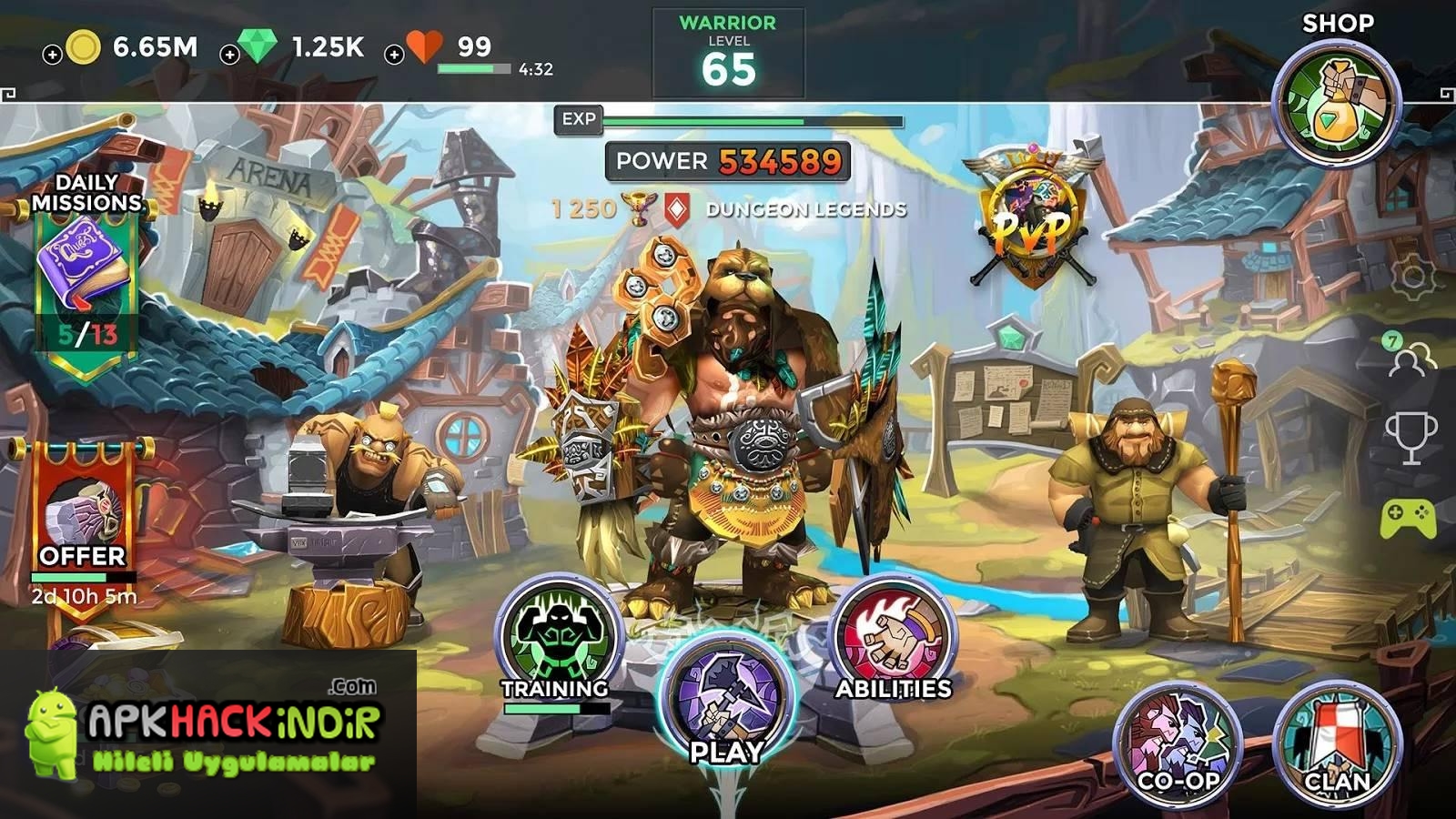Open the Abilities menu
The width and height of the screenshot is (1456, 819).
tap(892, 632)
